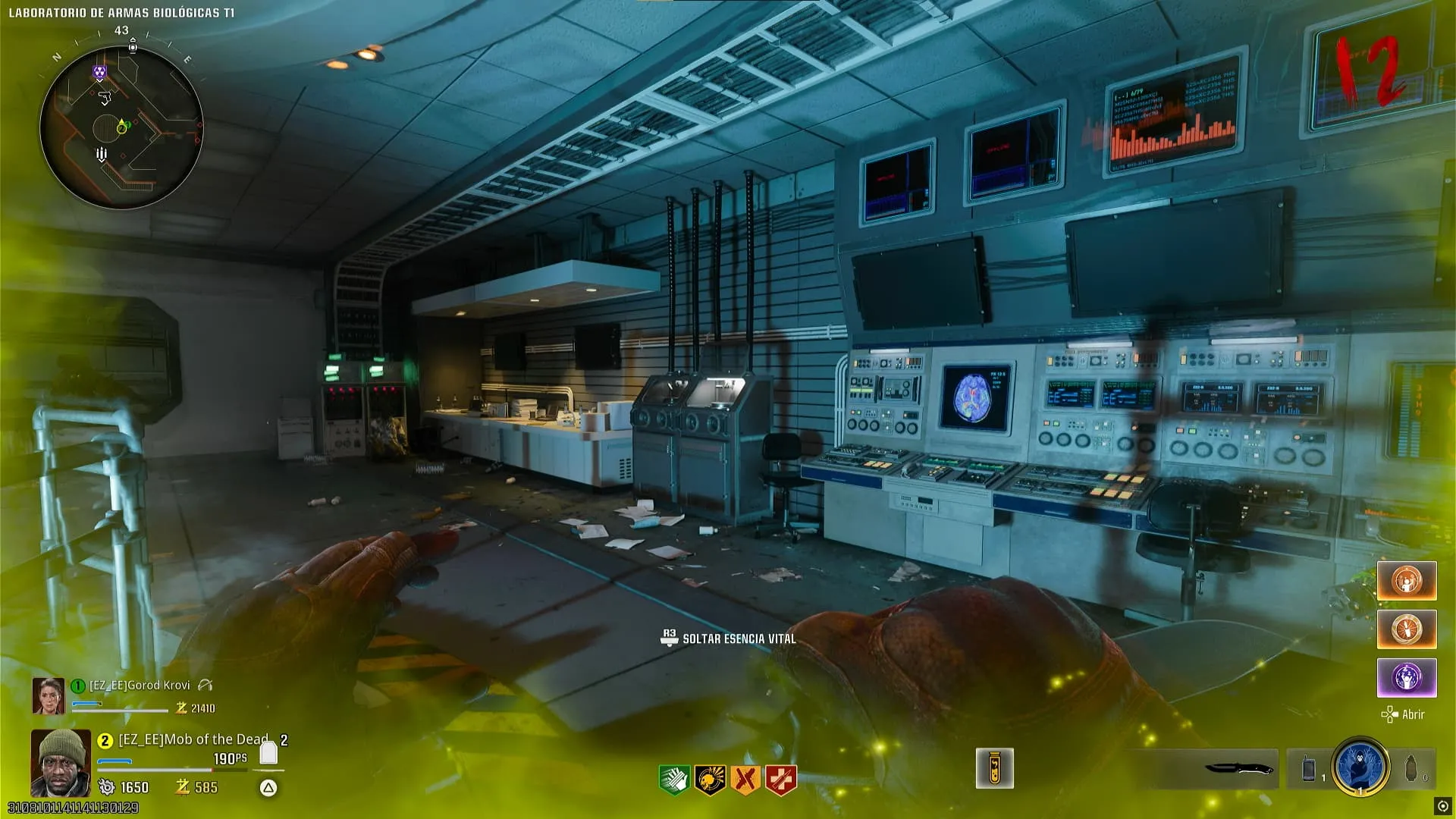Screen dimensions: 1456x819
Task: Select the lethal grenade equipment slot
Action: [x=1410, y=768]
